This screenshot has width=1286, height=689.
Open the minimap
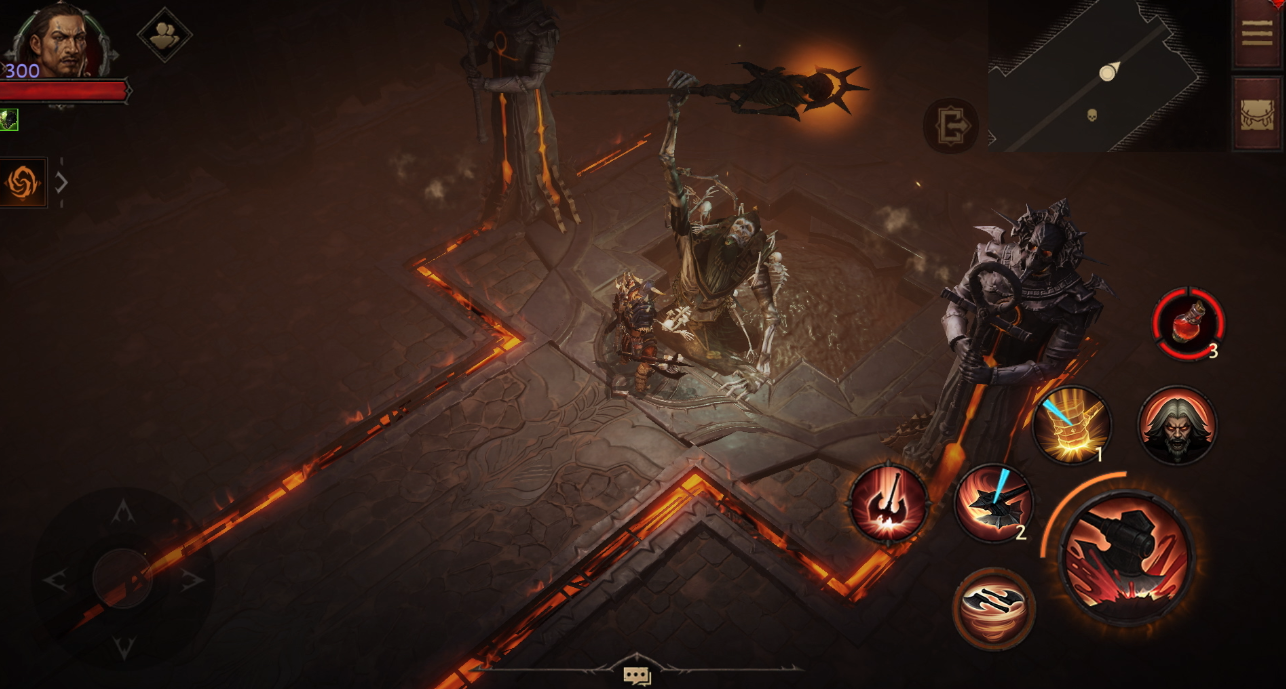[x=1106, y=76]
